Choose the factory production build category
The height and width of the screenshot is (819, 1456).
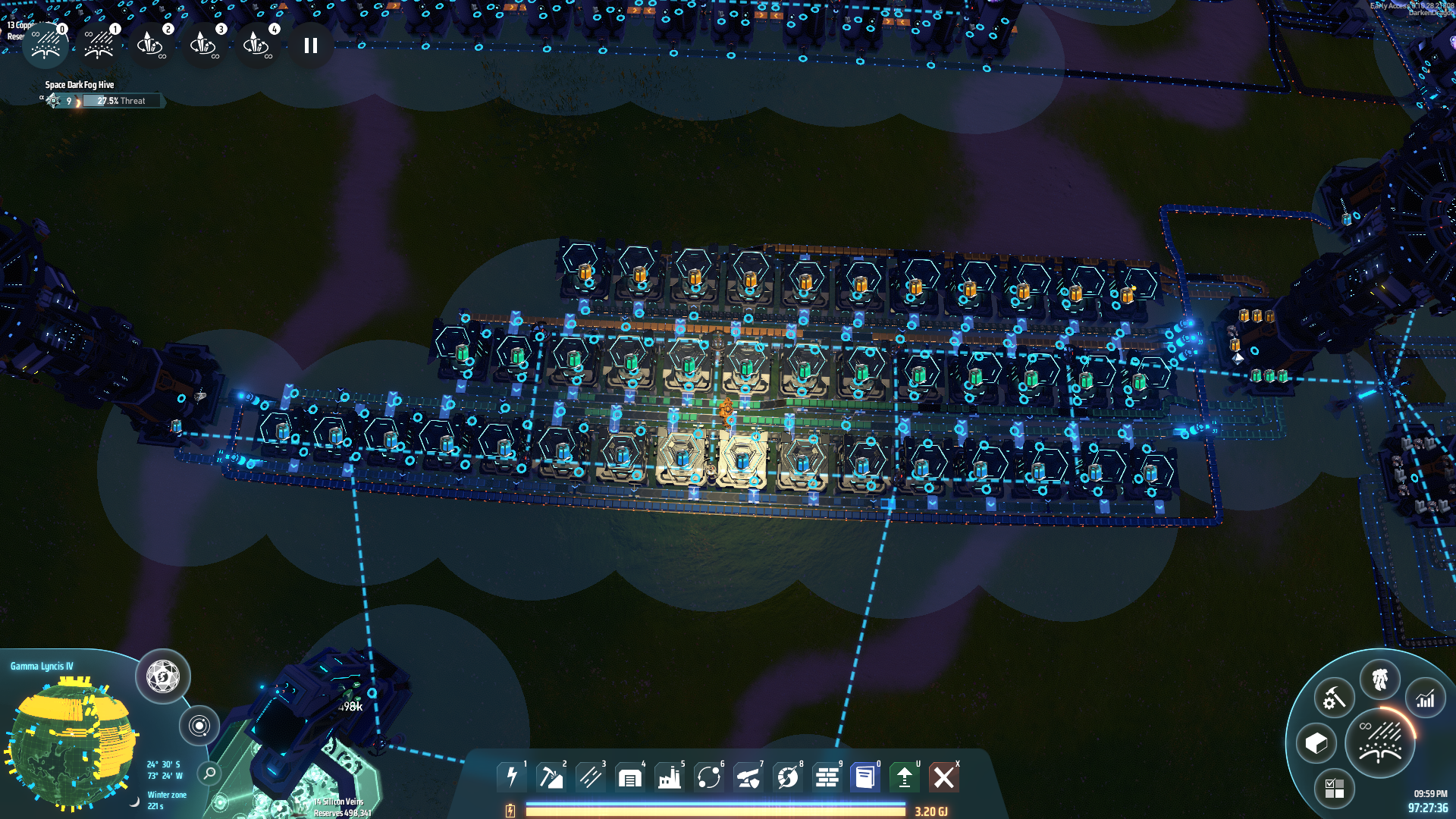pyautogui.click(x=670, y=777)
